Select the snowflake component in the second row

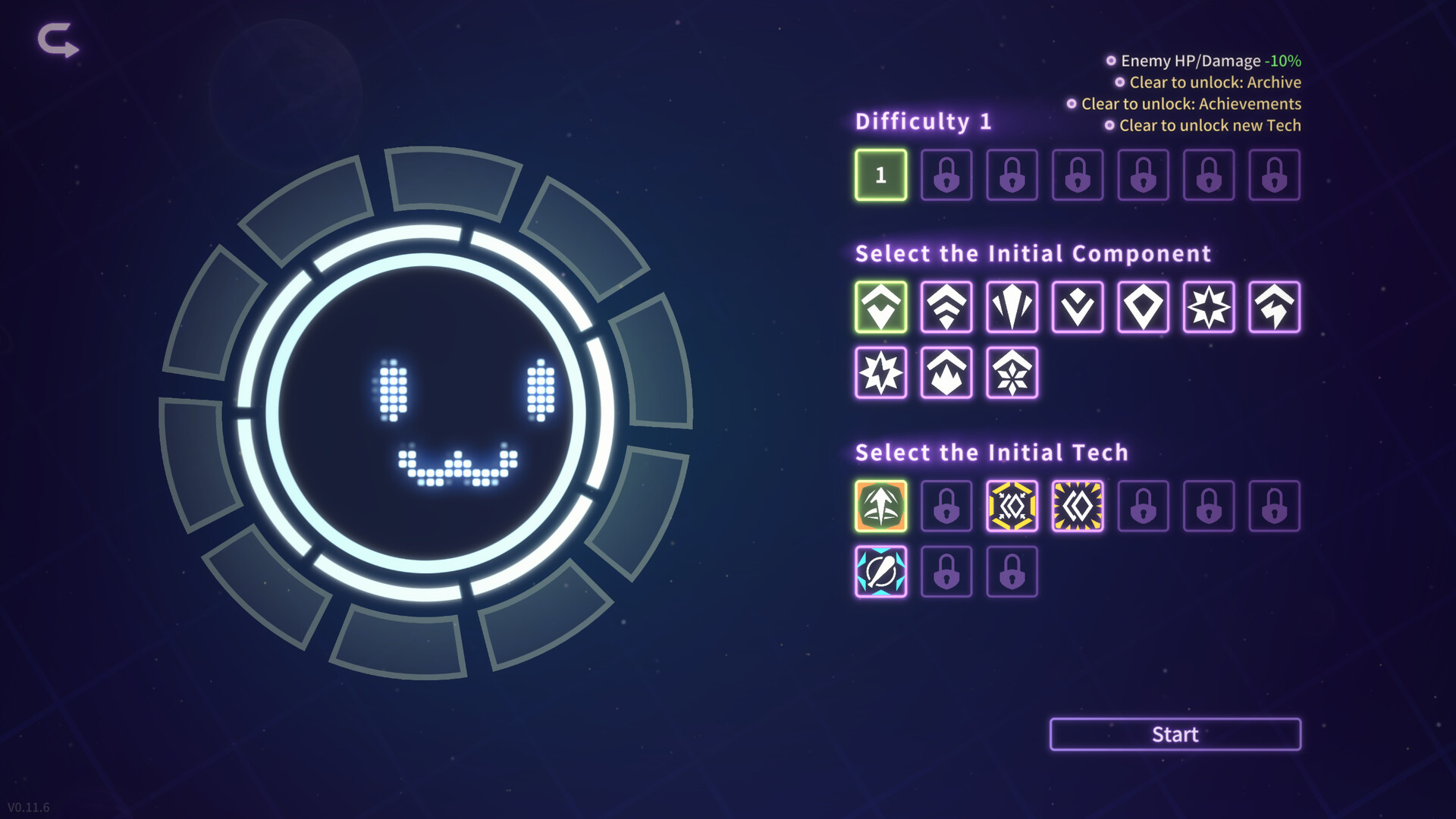[x=1012, y=372]
